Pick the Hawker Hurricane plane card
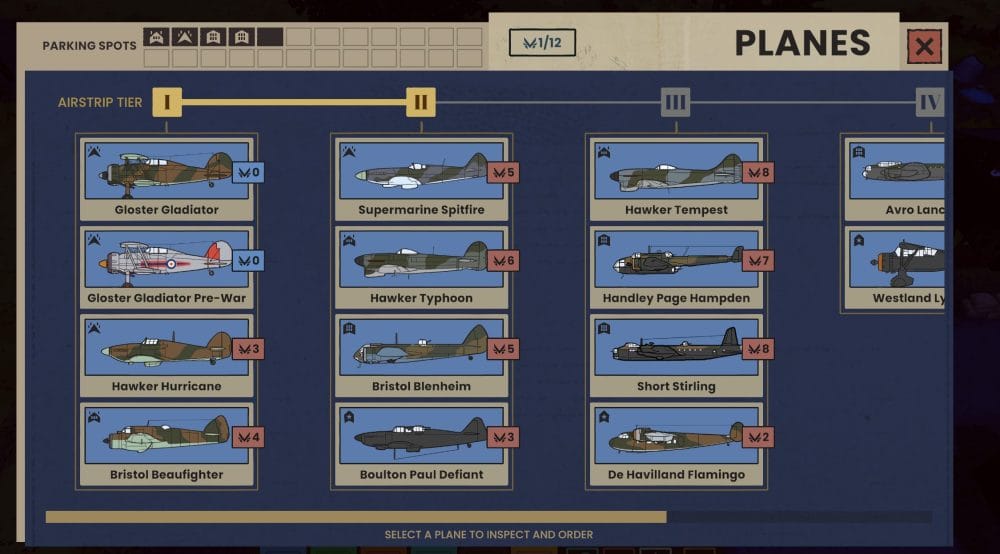The width and height of the screenshot is (1000, 554). pyautogui.click(x=166, y=355)
